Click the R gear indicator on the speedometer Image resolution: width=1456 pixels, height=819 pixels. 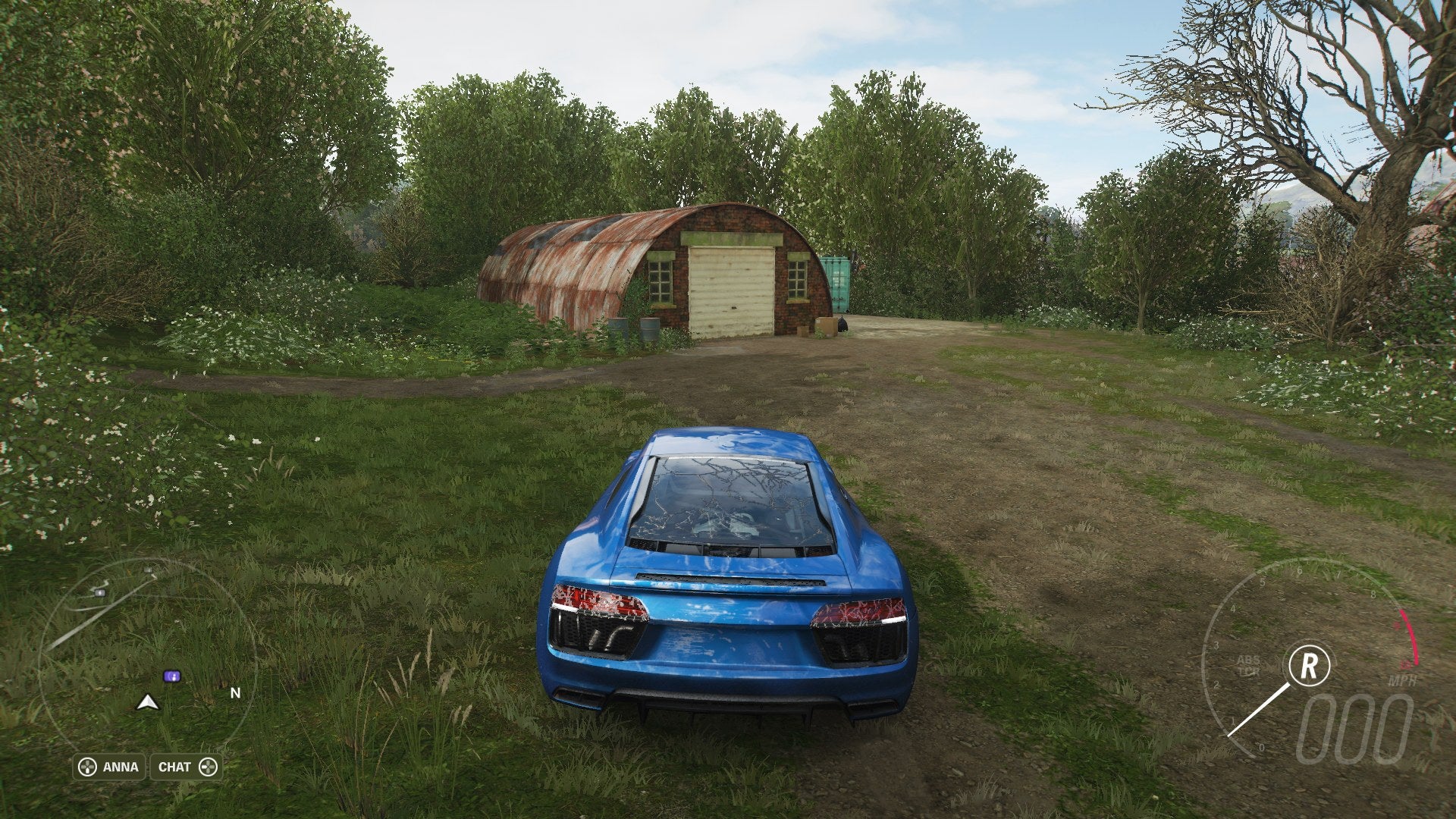1310,665
